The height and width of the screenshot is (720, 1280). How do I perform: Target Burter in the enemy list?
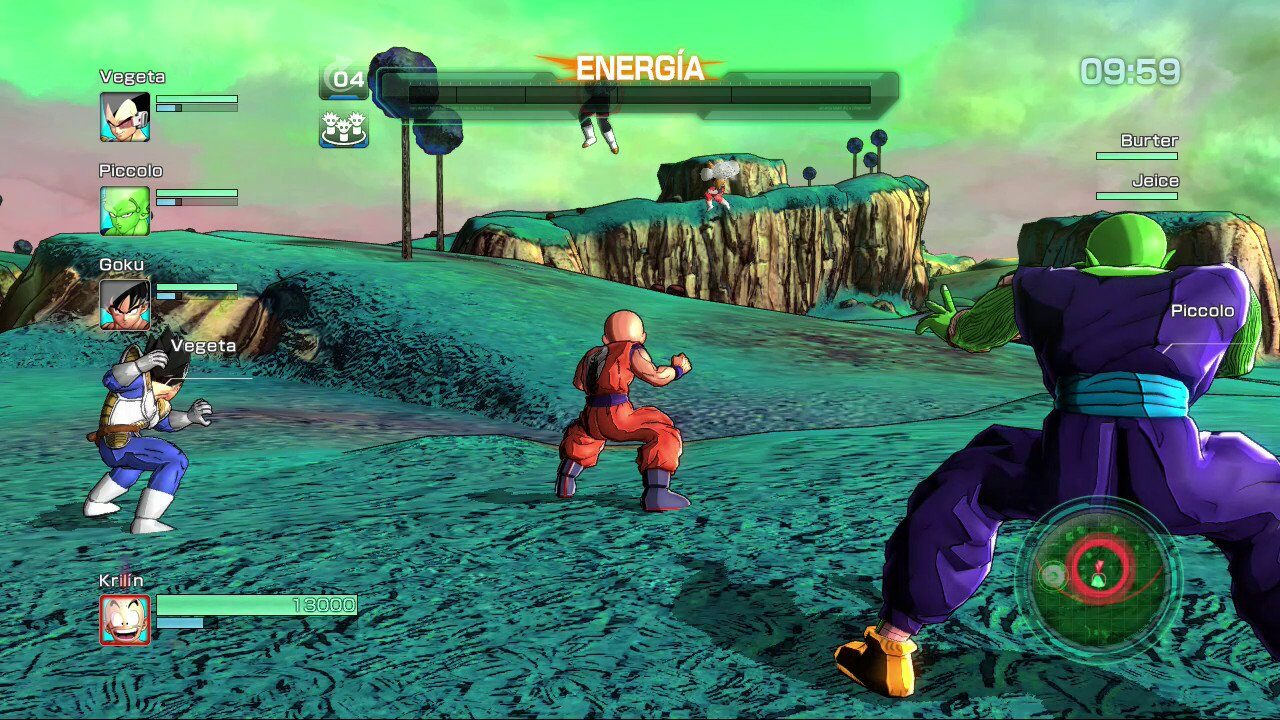click(1148, 141)
